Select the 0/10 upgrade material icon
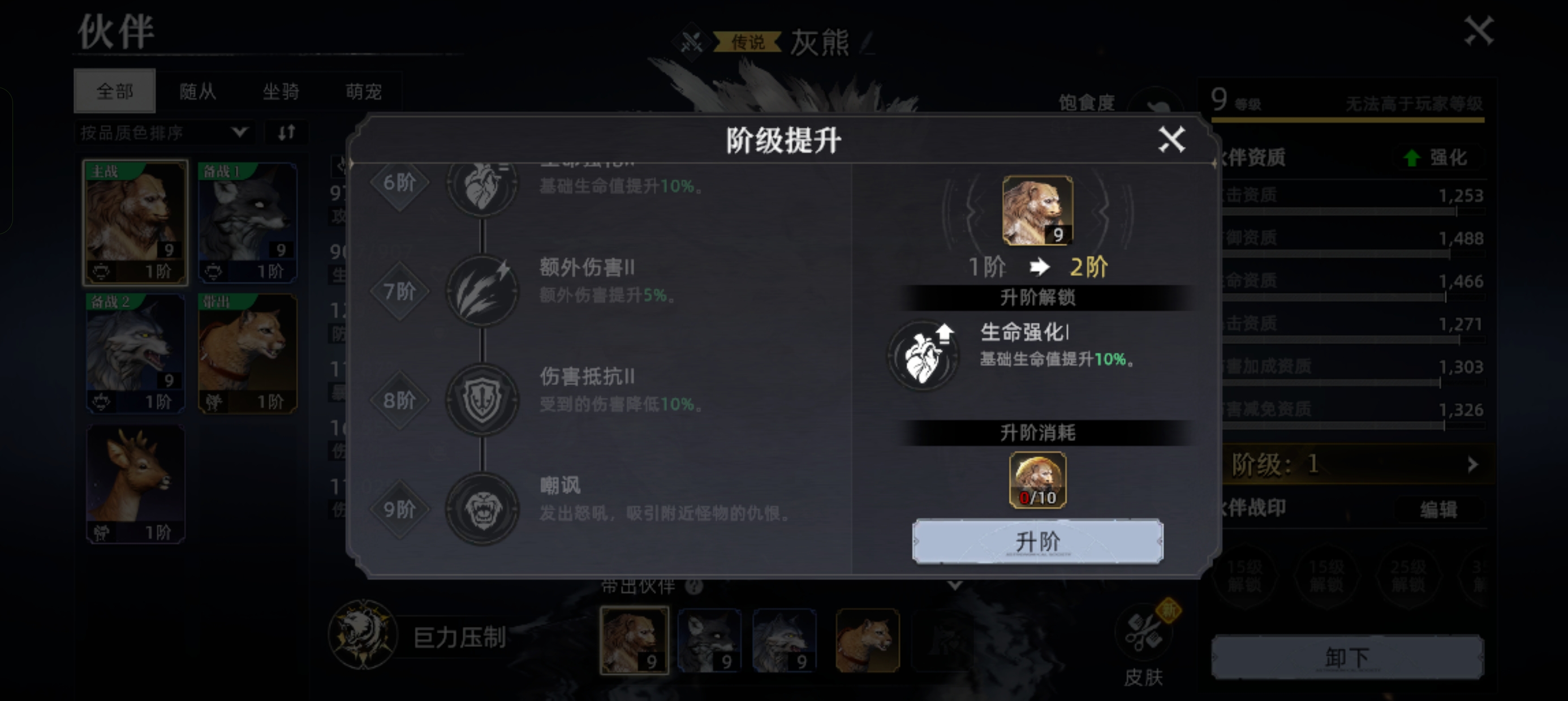Image resolution: width=1568 pixels, height=701 pixels. pyautogui.click(x=1037, y=480)
